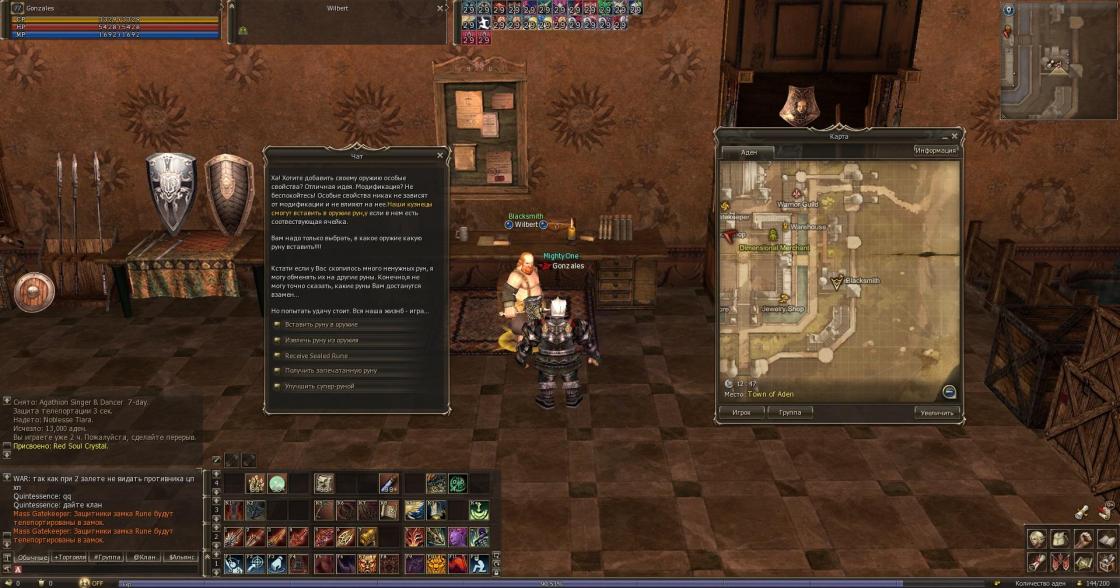Choose "Вставить руну в оружие" dialogue option
Screen dimensions: 1120x588
(320, 324)
